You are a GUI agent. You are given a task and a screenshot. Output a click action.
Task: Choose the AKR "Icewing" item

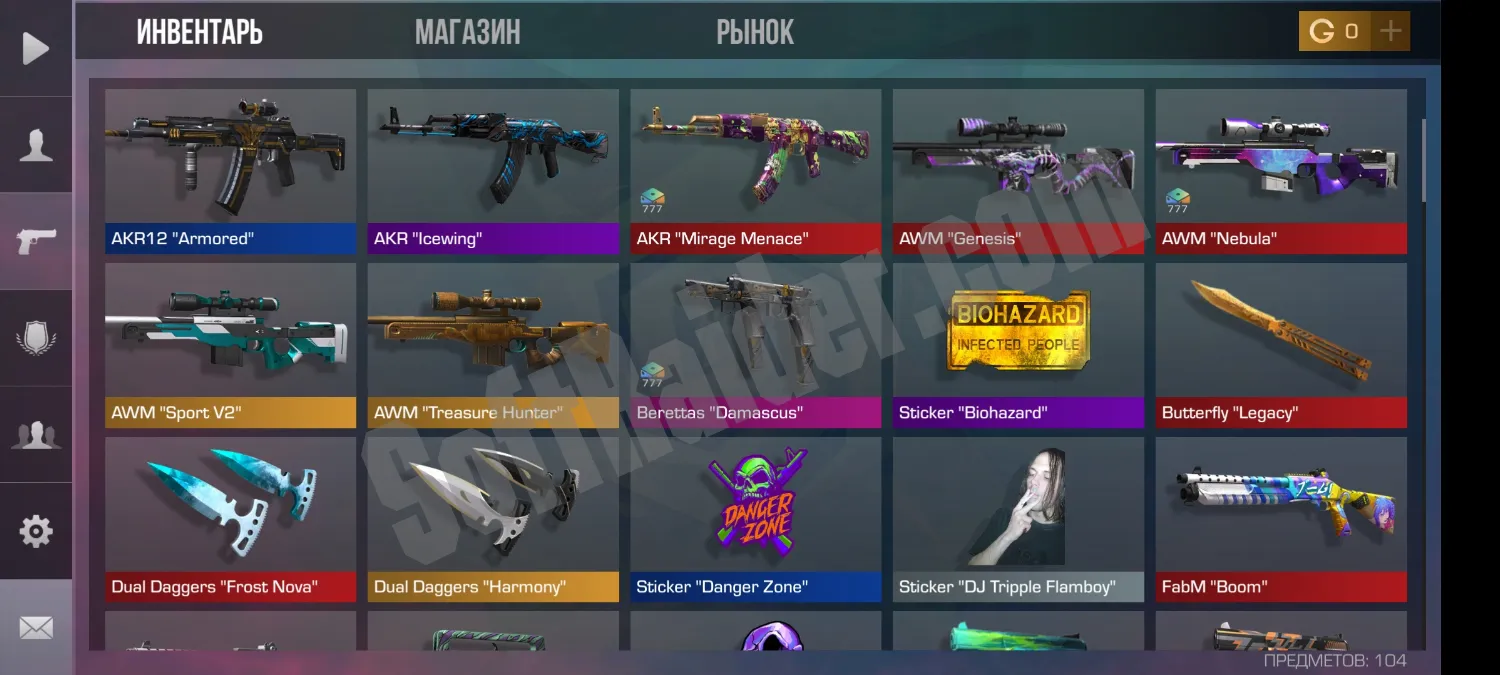coord(493,170)
